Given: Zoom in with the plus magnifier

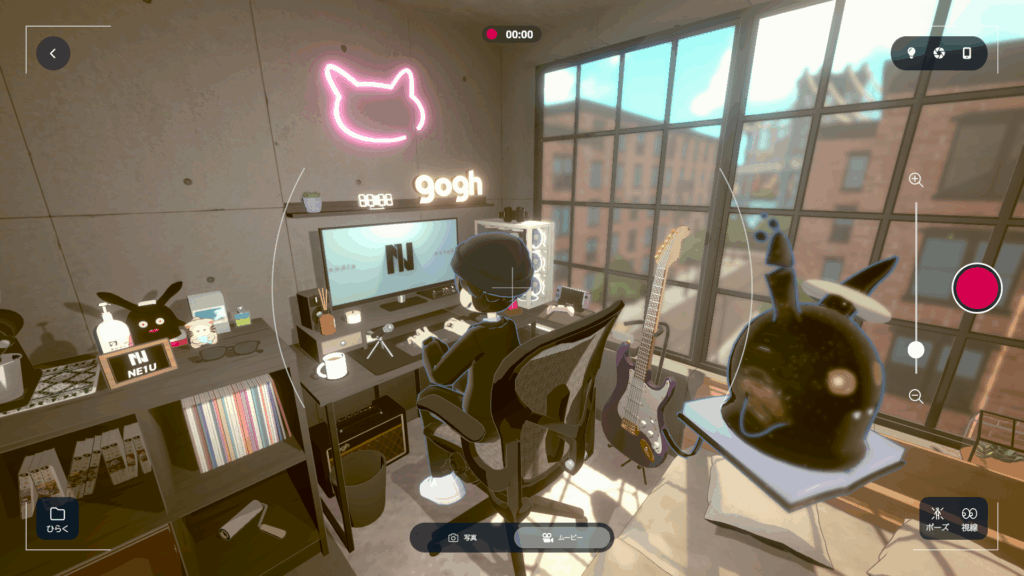Looking at the screenshot, I should coord(915,180).
